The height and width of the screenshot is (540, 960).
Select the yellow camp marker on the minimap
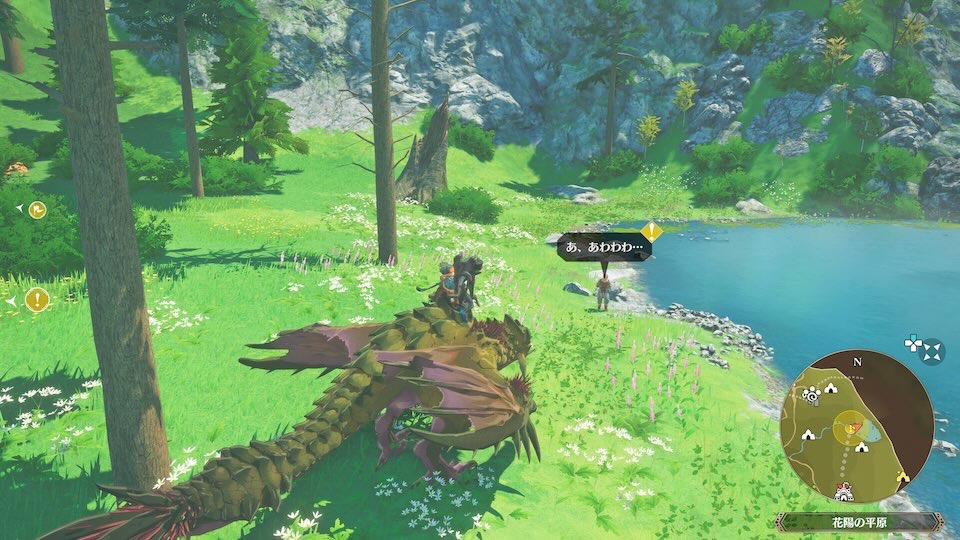point(903,478)
